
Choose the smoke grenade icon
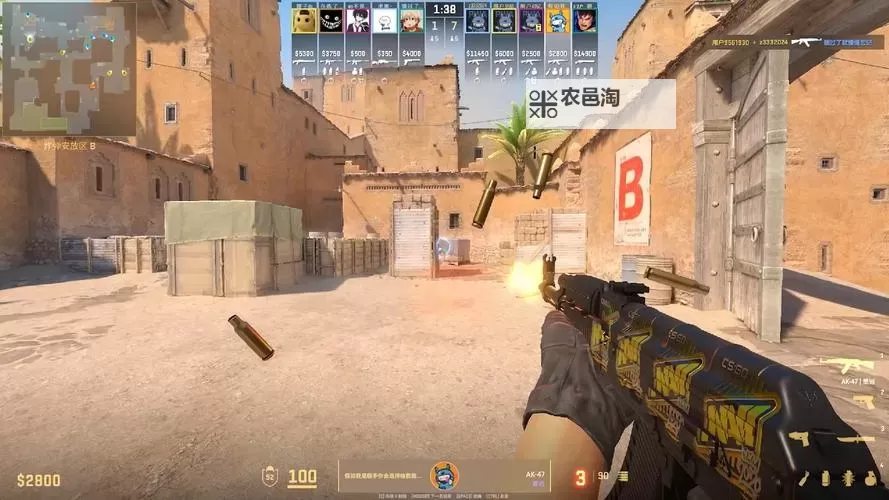(x=823, y=477)
